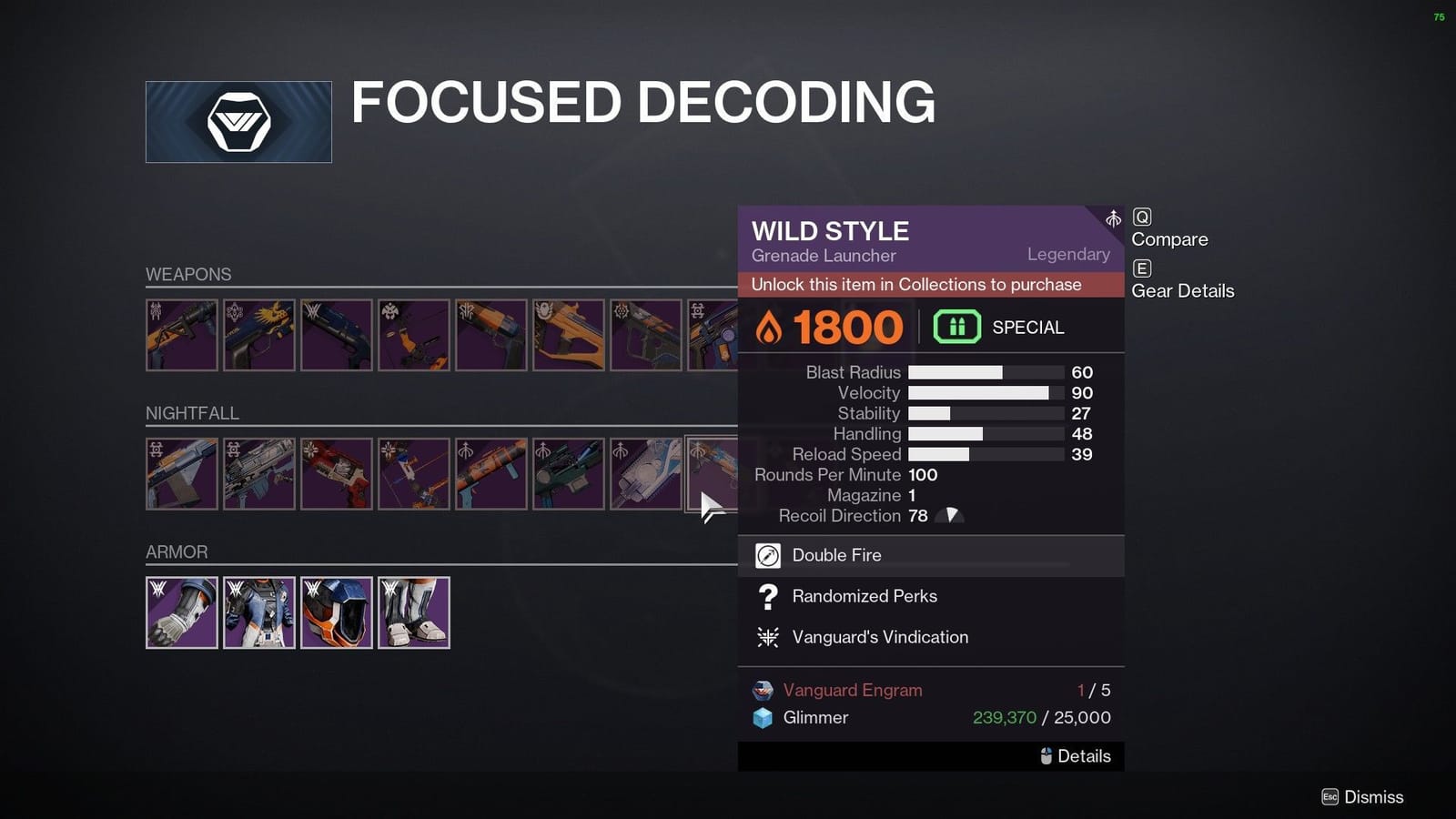The image size is (1456, 819).
Task: Select the helmet in the Armor row
Action: pos(337,612)
